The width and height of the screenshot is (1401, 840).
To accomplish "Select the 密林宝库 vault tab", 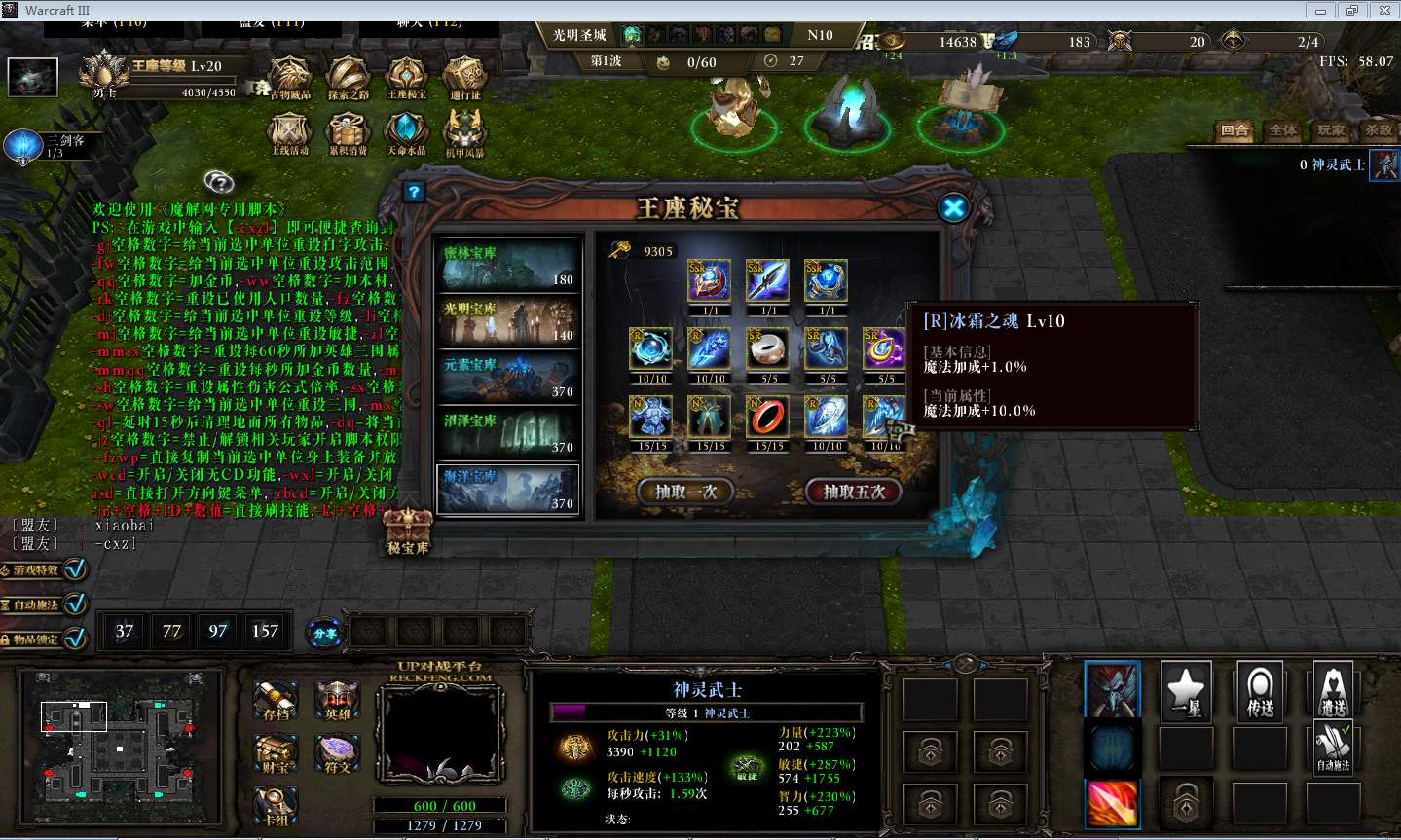I will tap(508, 266).
